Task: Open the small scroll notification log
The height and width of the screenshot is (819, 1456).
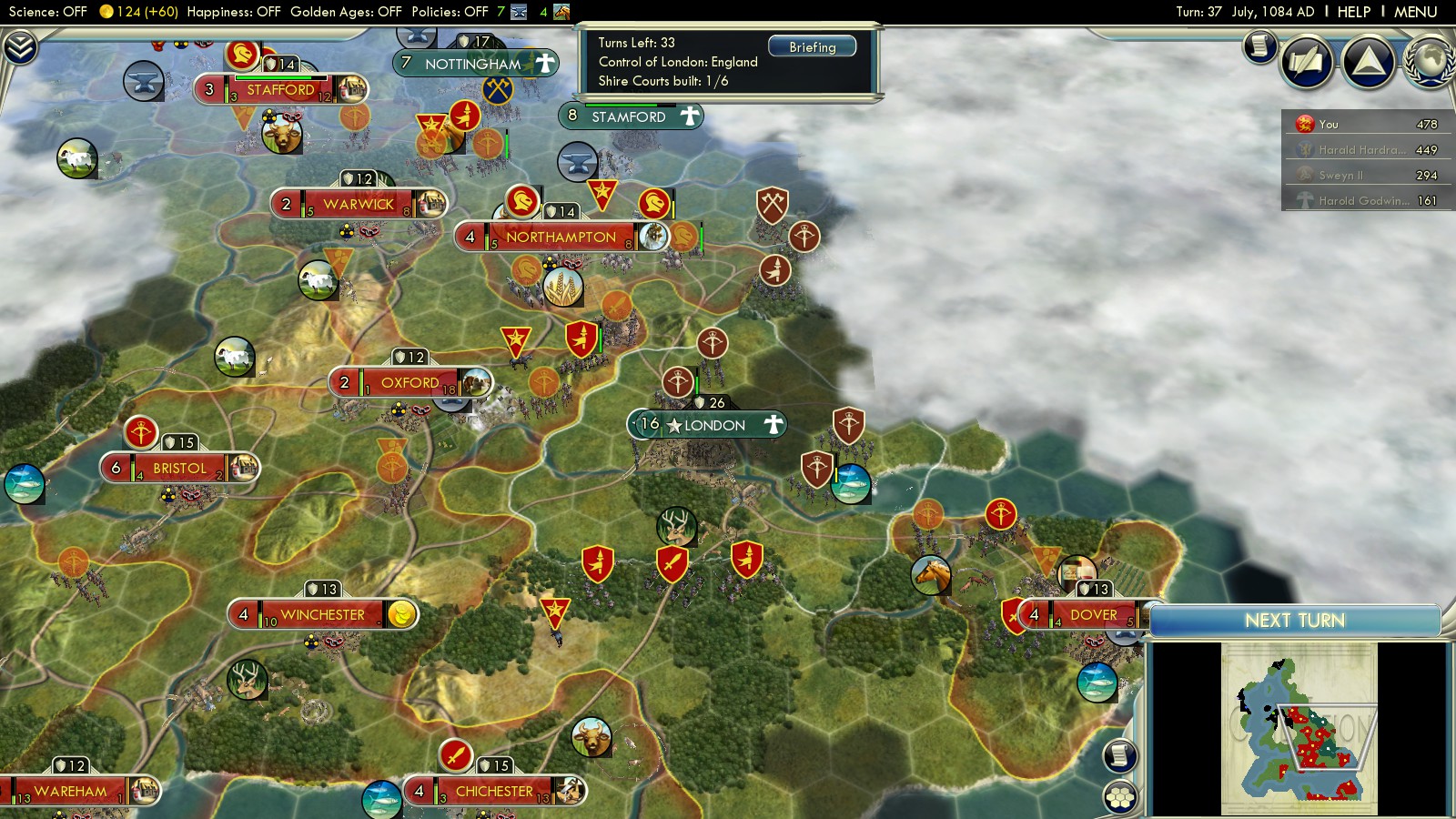Action: click(1259, 45)
